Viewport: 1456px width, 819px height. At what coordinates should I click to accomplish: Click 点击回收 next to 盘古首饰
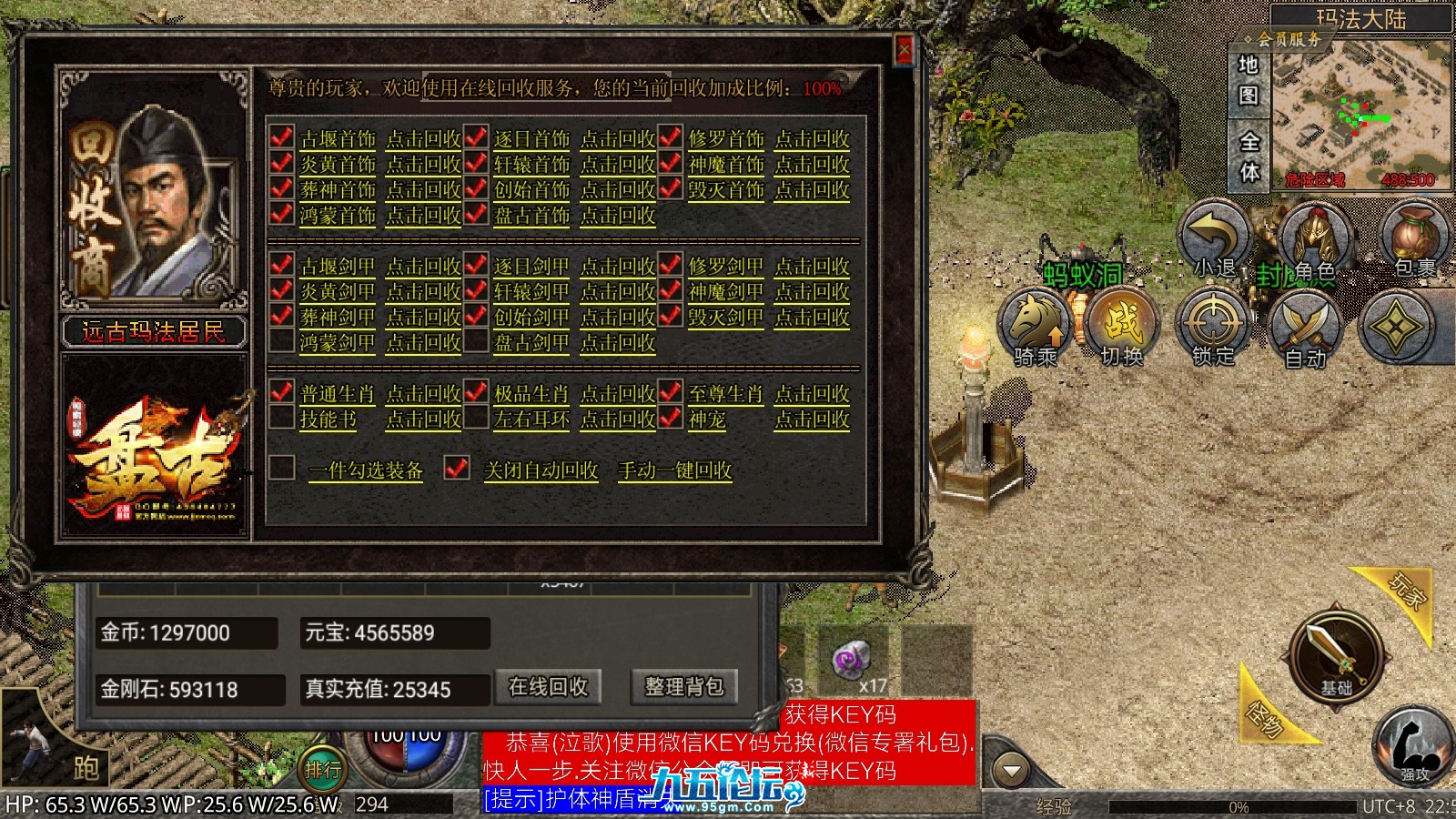[618, 216]
